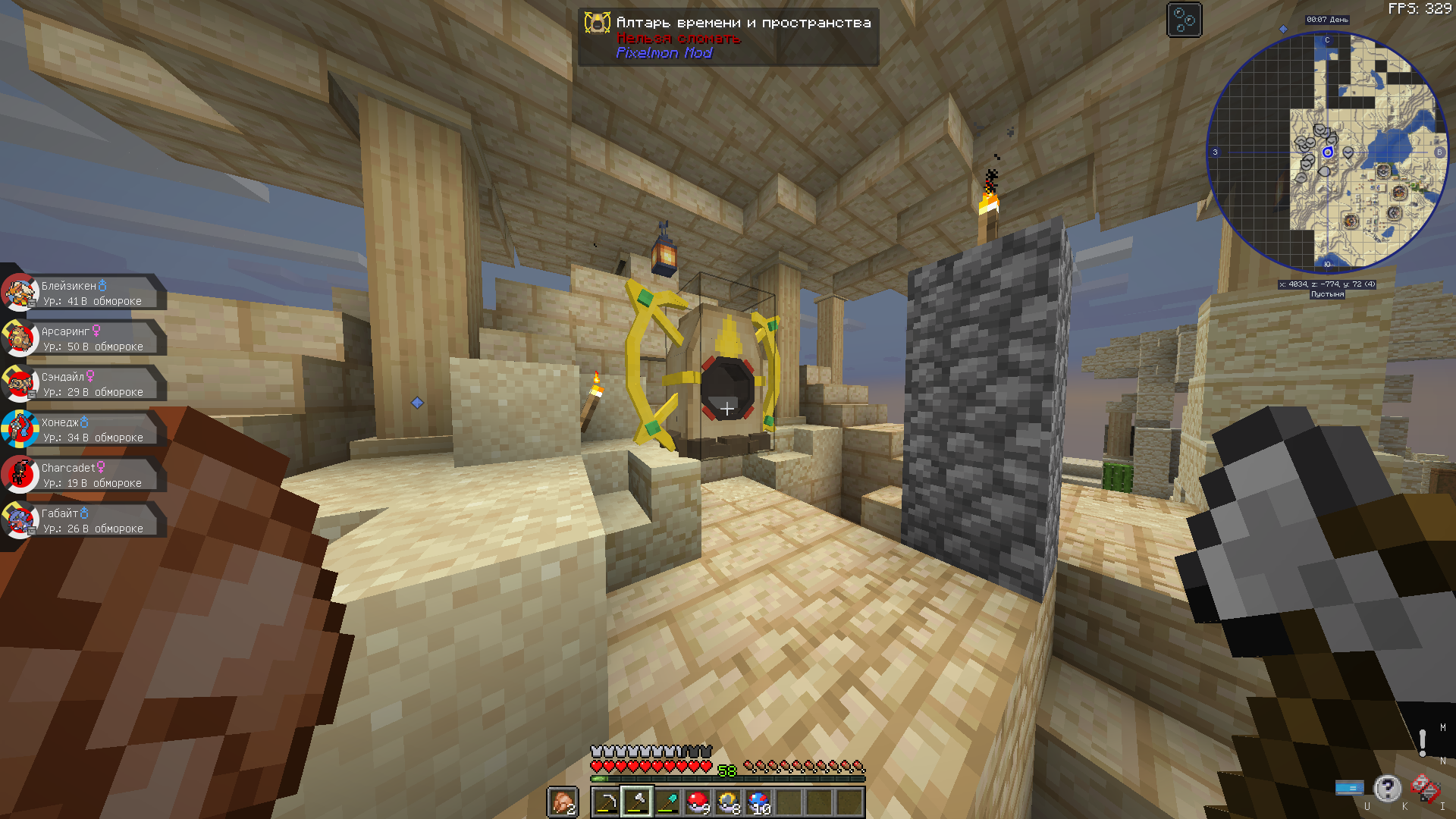The height and width of the screenshot is (819, 1456).
Task: Select Charcadet in the party list
Action: point(83,475)
